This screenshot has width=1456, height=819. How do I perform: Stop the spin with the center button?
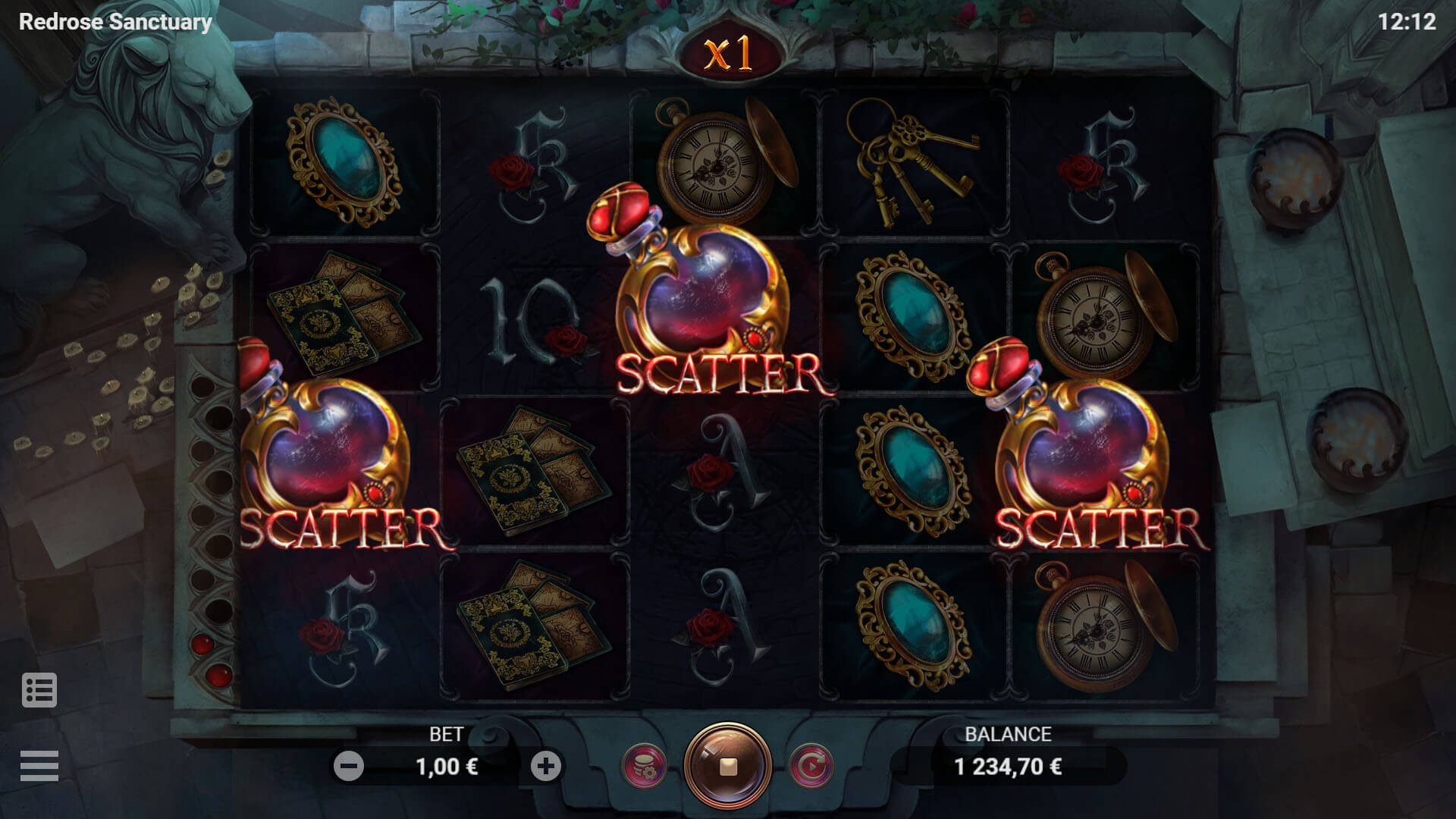(x=728, y=767)
